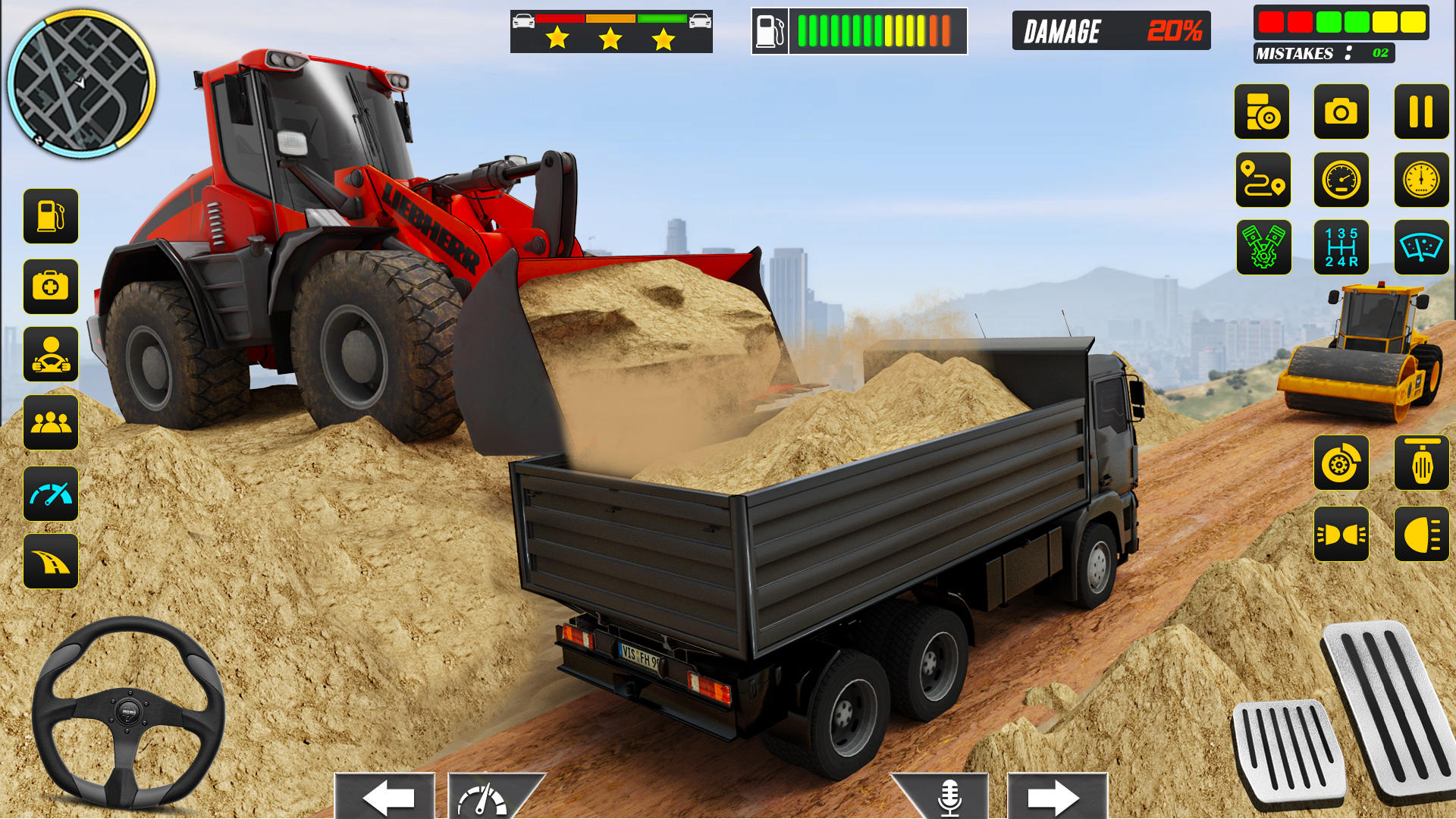Tap the windshield wiper icon
Screen dimensions: 1456x819
pos(1421,248)
